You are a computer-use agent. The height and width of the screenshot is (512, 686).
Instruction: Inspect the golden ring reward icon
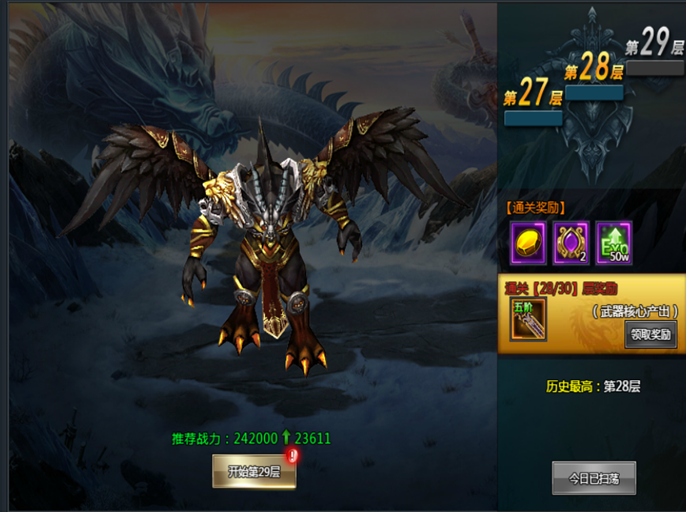(571, 242)
